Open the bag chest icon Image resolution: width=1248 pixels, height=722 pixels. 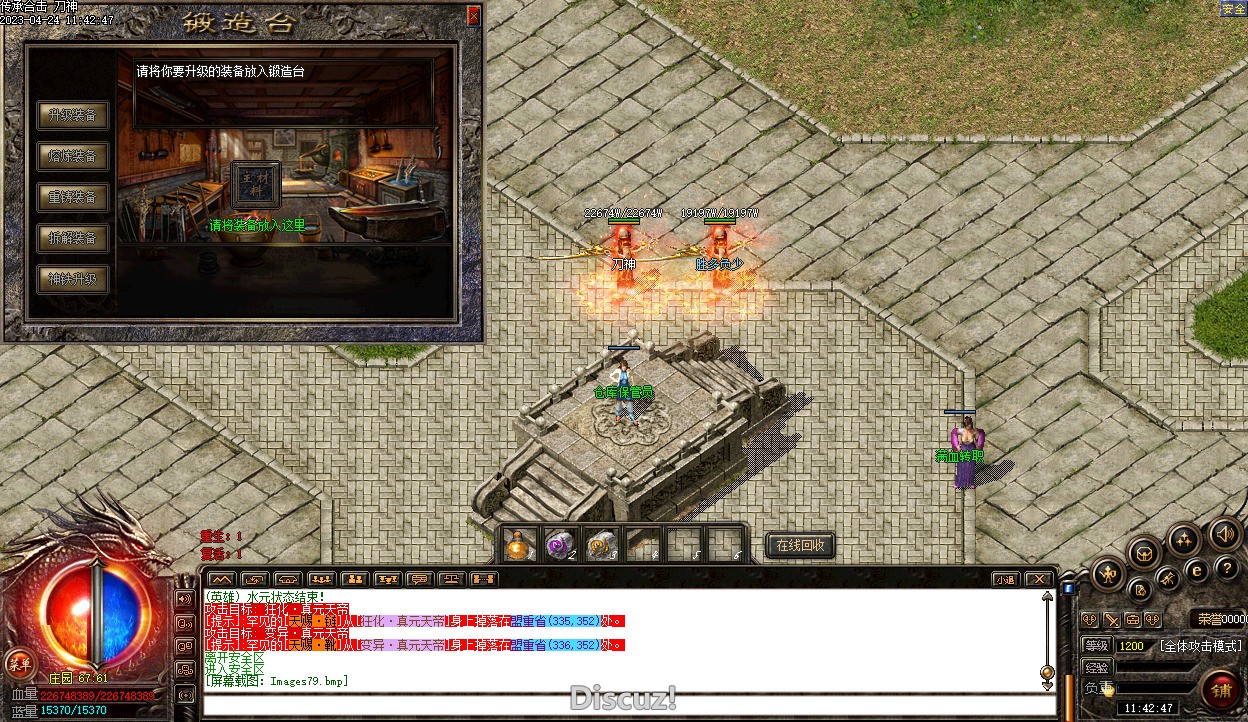click(x=1144, y=552)
